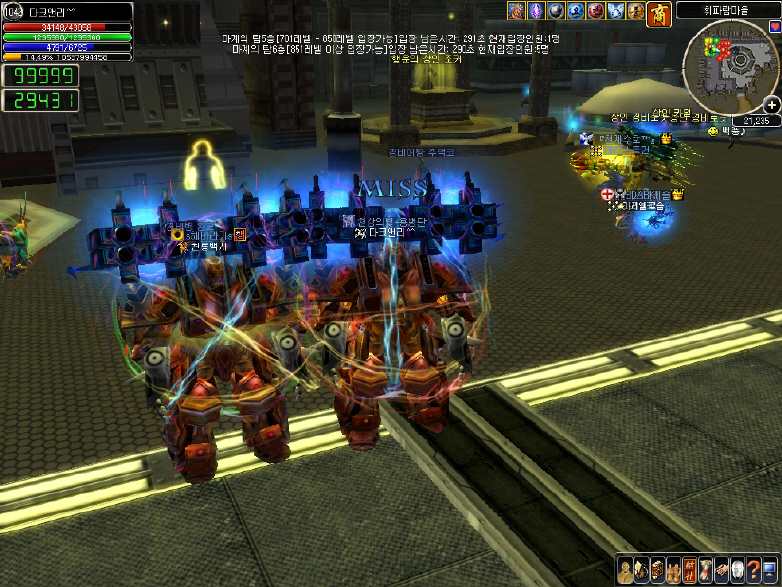782x587 pixels.
Task: Select the red orb buff icon
Action: [x=596, y=12]
